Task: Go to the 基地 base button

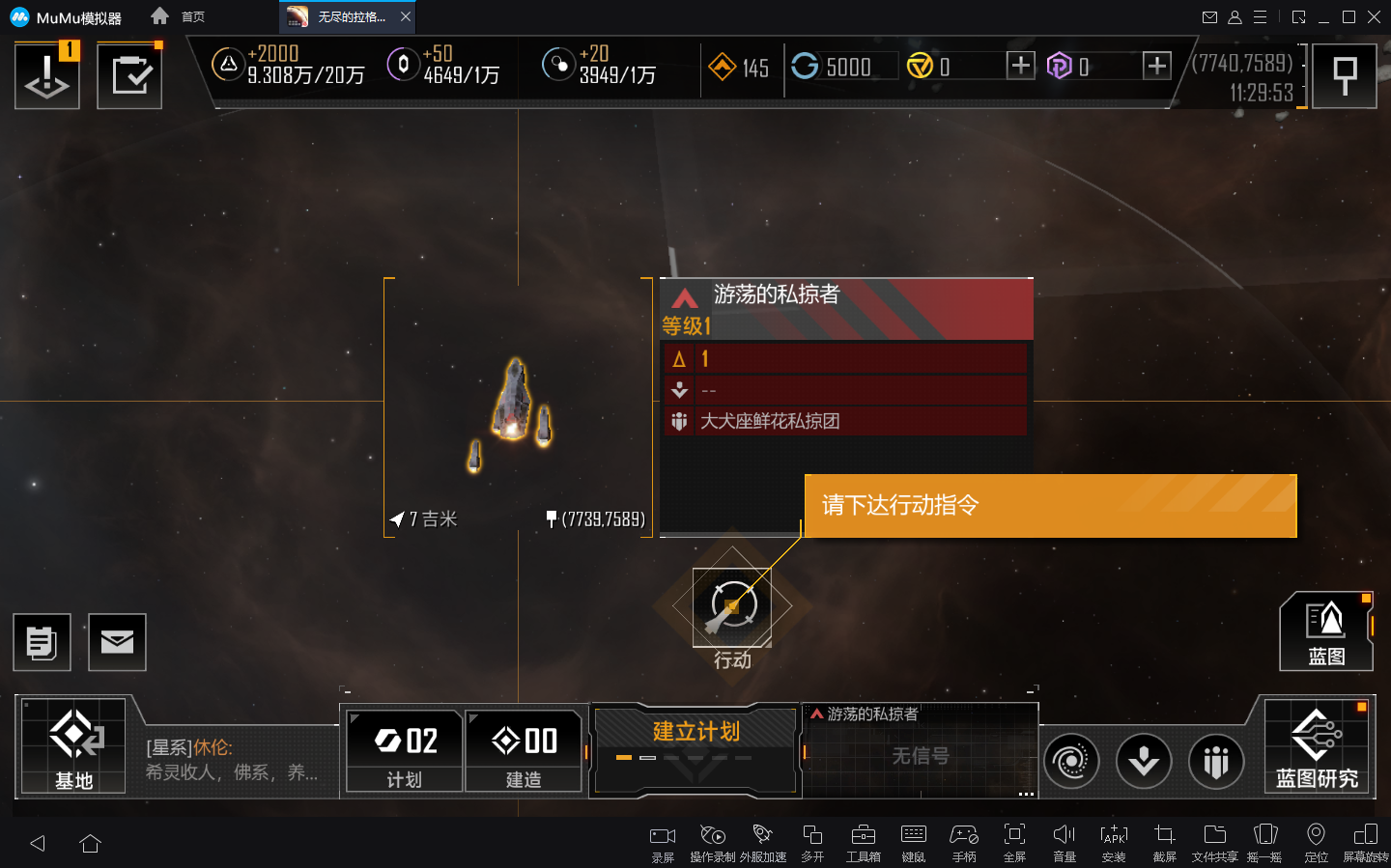Action: [x=73, y=746]
